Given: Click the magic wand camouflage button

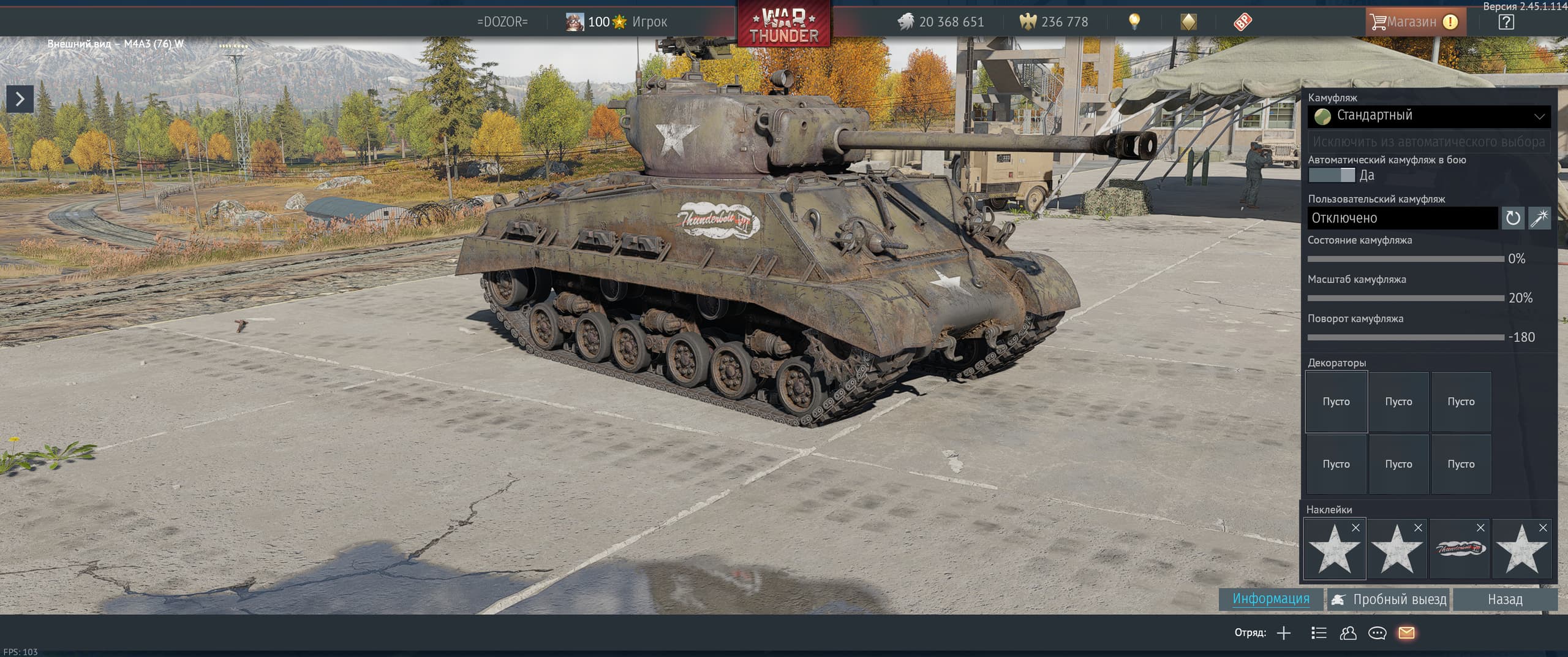Looking at the screenshot, I should [x=1539, y=218].
